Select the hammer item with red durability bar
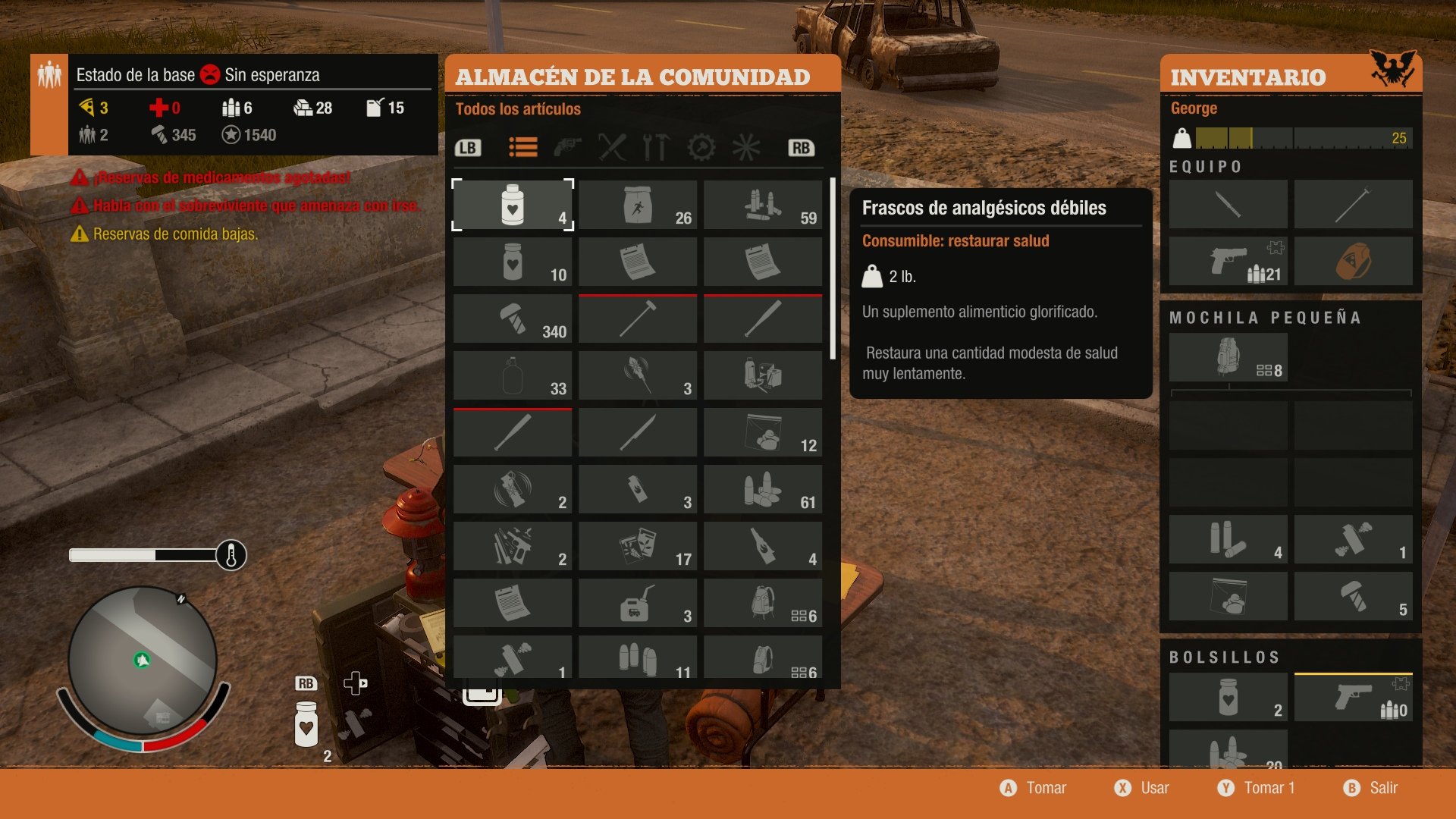Image resolution: width=1456 pixels, height=819 pixels. pyautogui.click(x=638, y=318)
